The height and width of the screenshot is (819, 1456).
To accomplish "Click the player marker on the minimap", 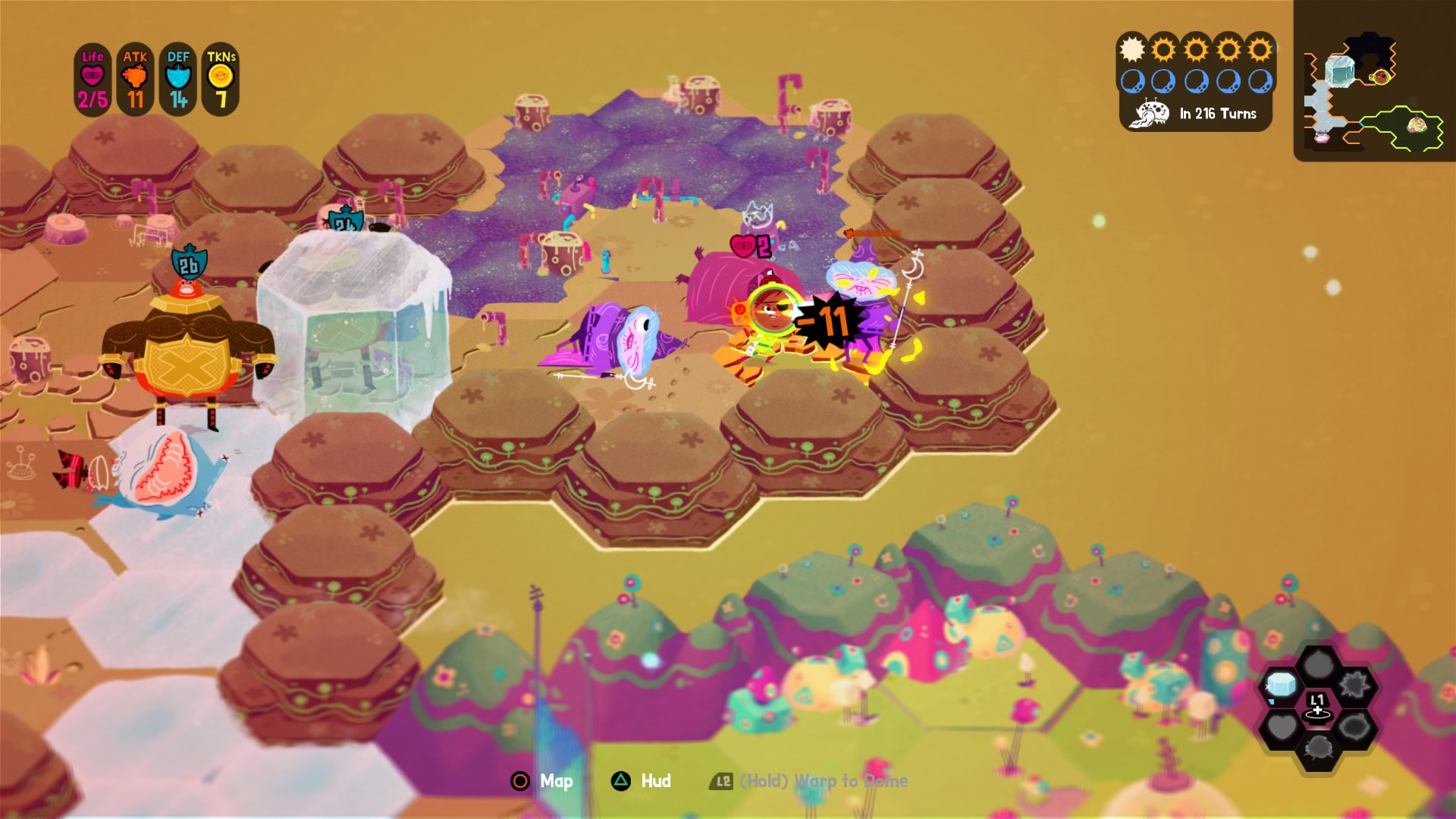I will tap(1380, 77).
